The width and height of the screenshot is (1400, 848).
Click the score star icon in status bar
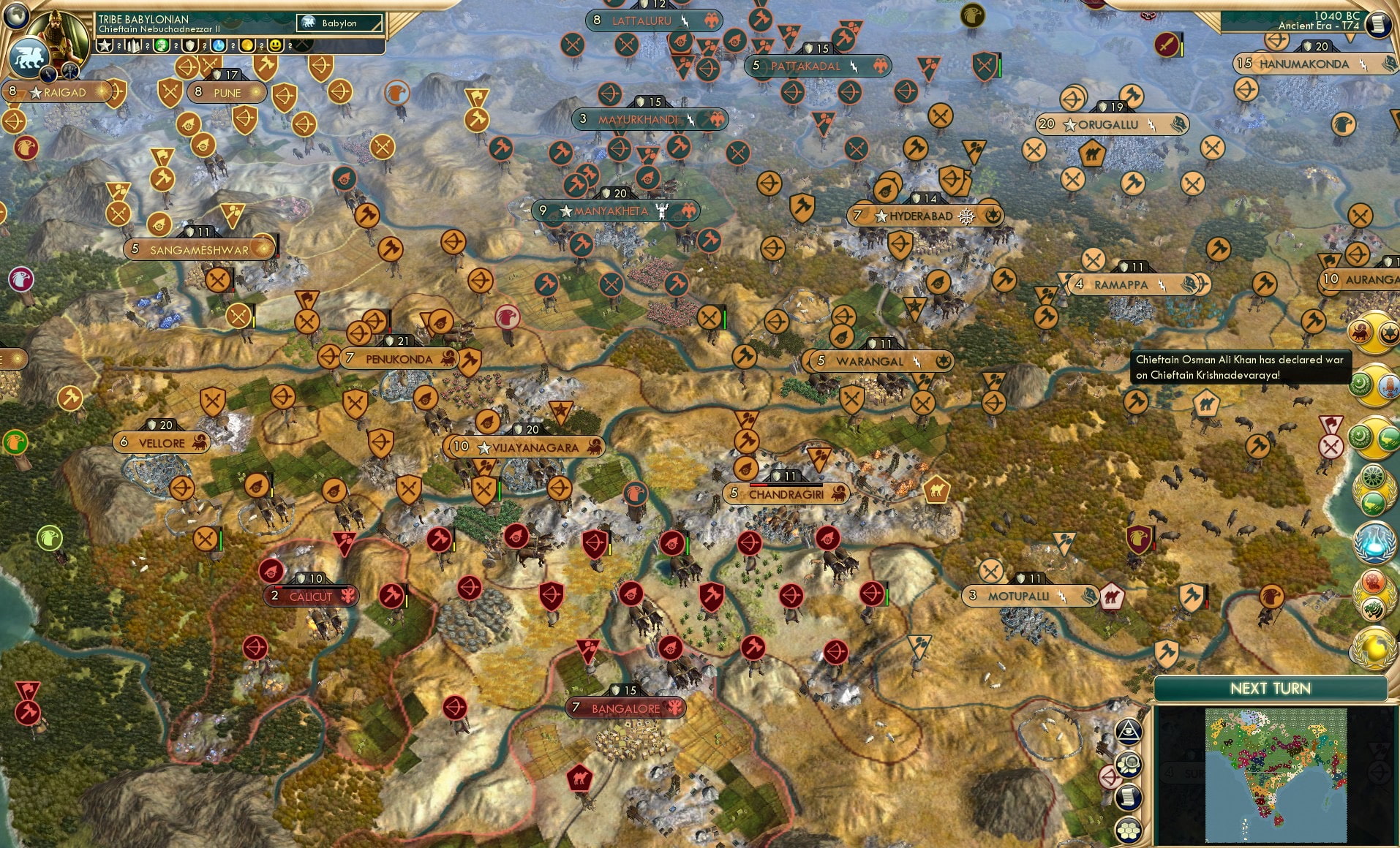(x=105, y=45)
